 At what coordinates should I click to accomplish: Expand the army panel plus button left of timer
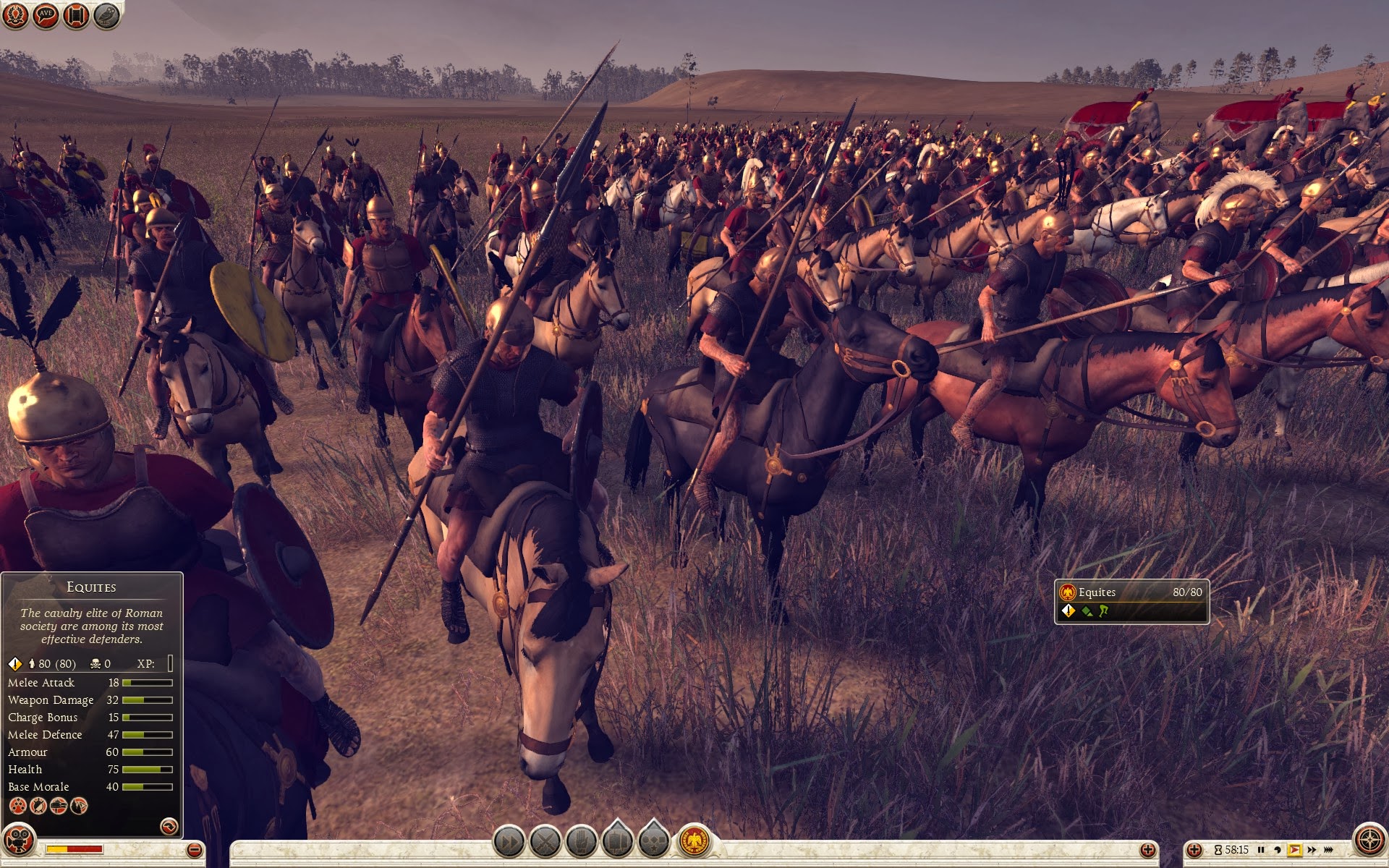point(1194,850)
